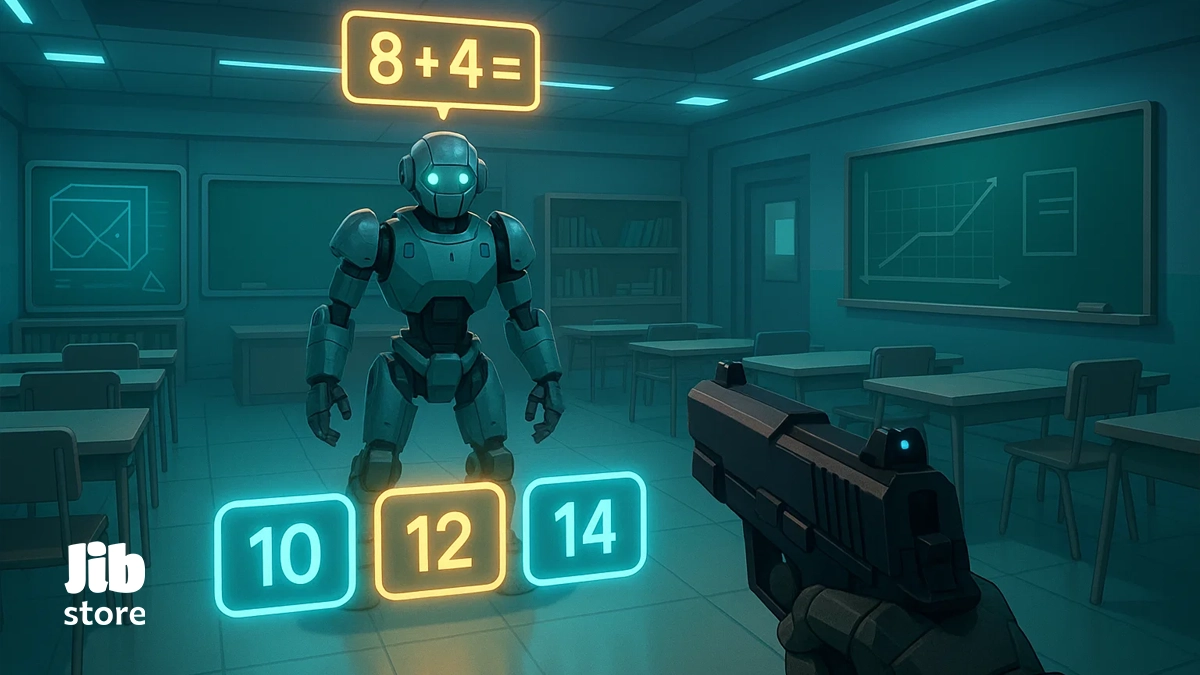Screen dimensions: 1200x675
Task: Click the Jib store logo
Action: click(x=104, y=587)
